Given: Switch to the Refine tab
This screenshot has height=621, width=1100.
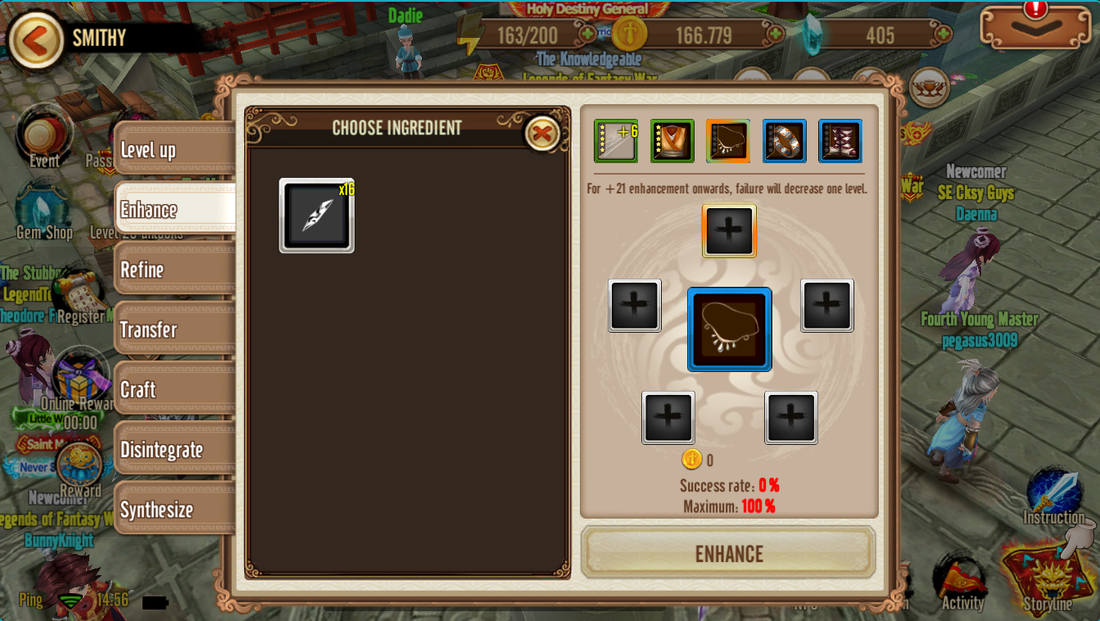Looking at the screenshot, I should (x=172, y=270).
